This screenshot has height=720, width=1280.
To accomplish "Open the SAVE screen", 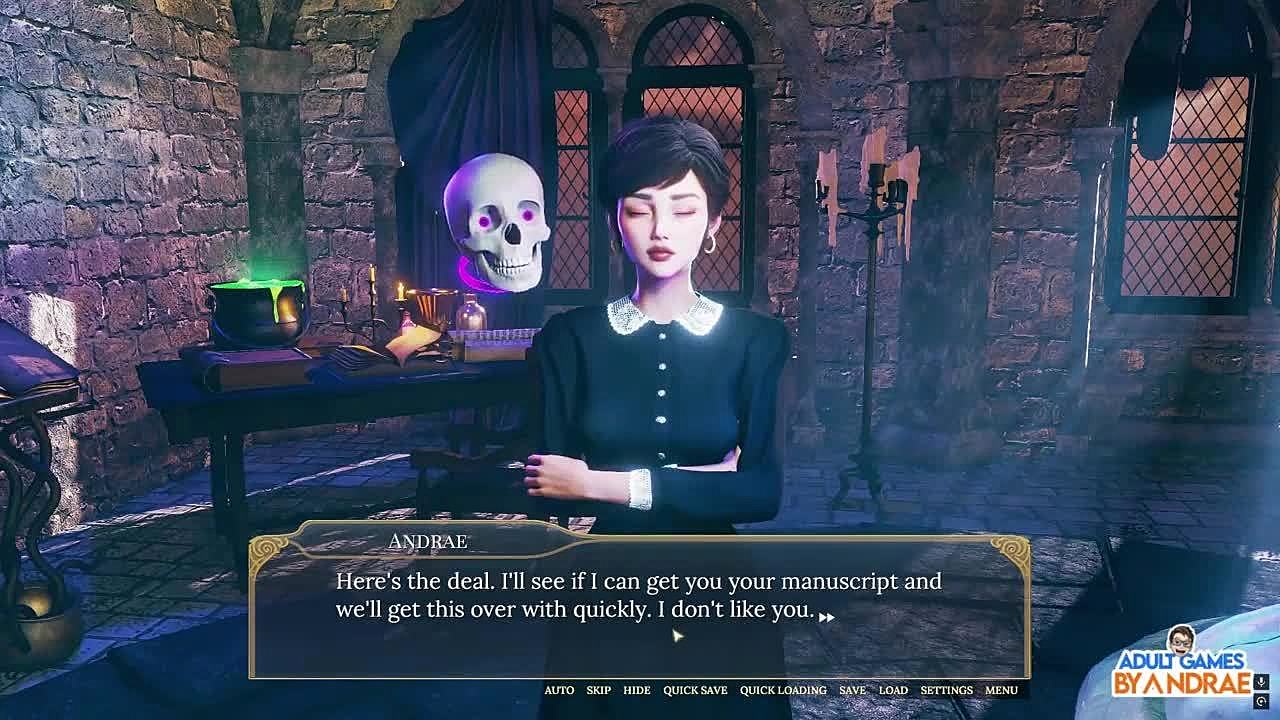I will tap(852, 690).
